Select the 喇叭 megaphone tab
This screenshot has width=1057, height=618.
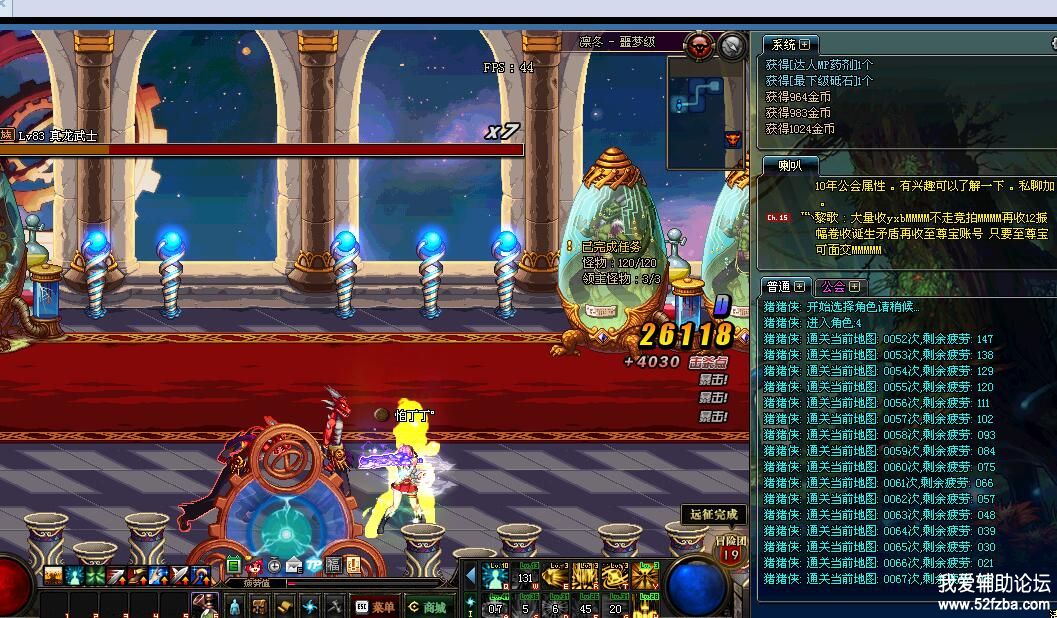coord(790,165)
